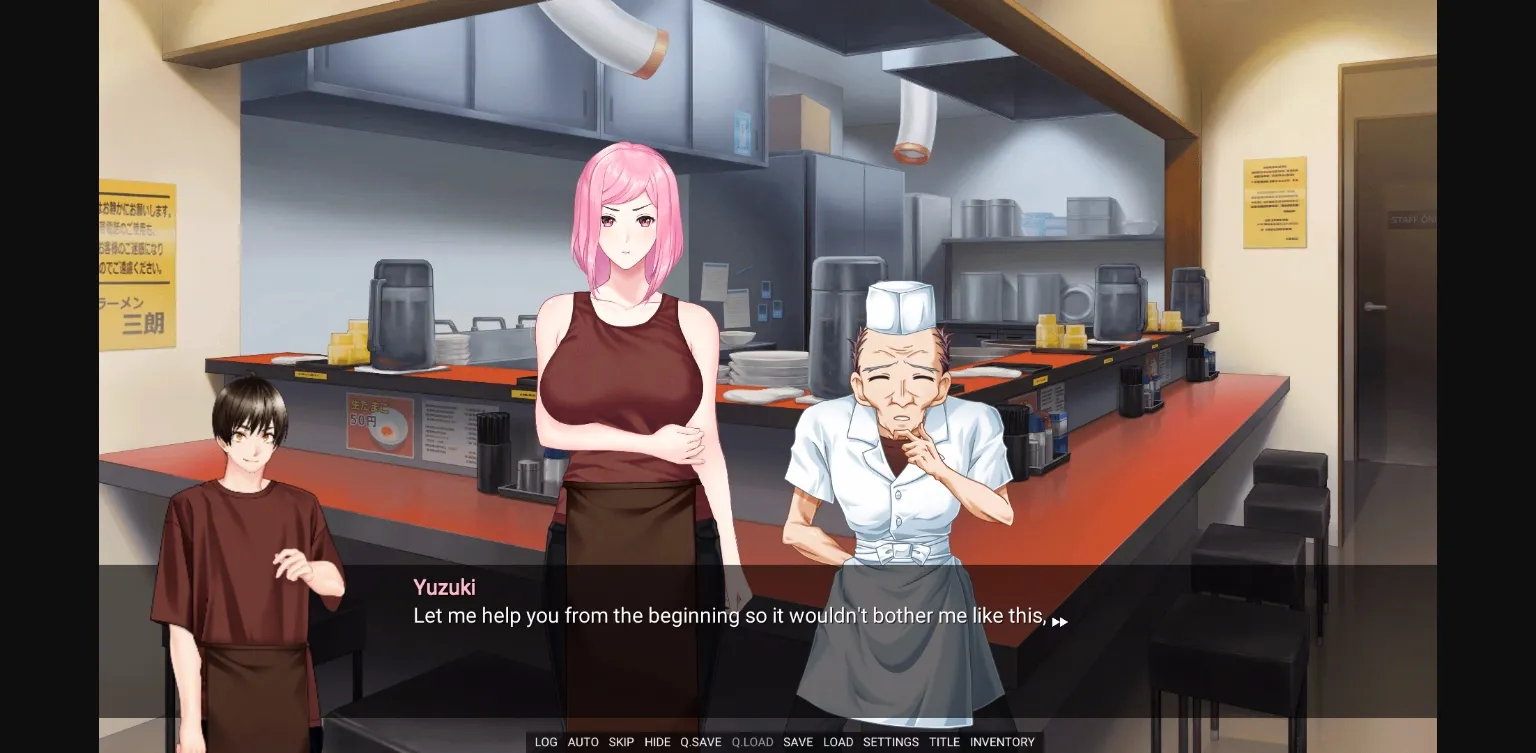1536x753 pixels.
Task: Open the dialogue history LOG
Action: click(545, 742)
